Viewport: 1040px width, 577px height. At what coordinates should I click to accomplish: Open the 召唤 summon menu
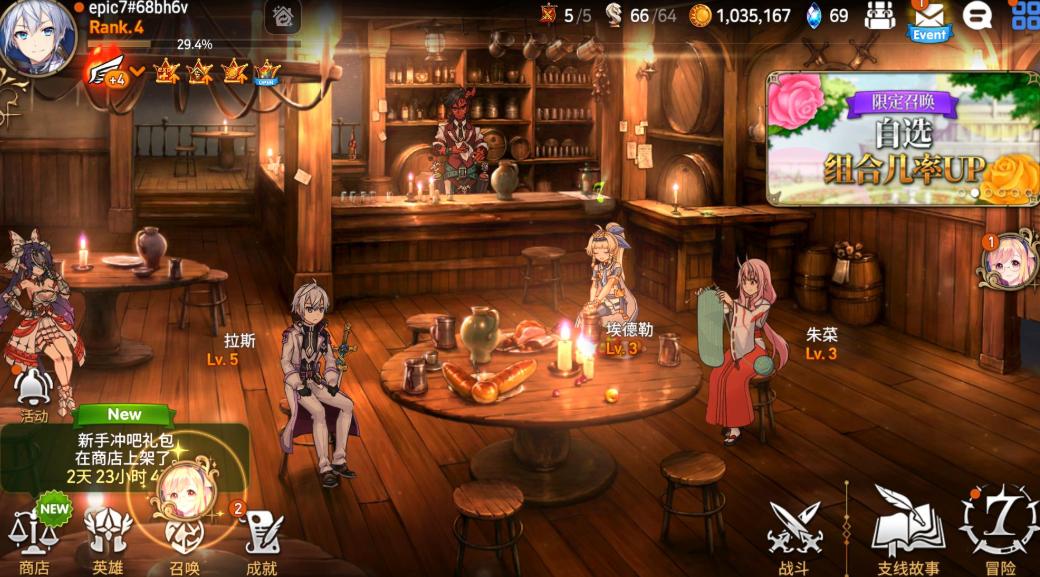185,535
